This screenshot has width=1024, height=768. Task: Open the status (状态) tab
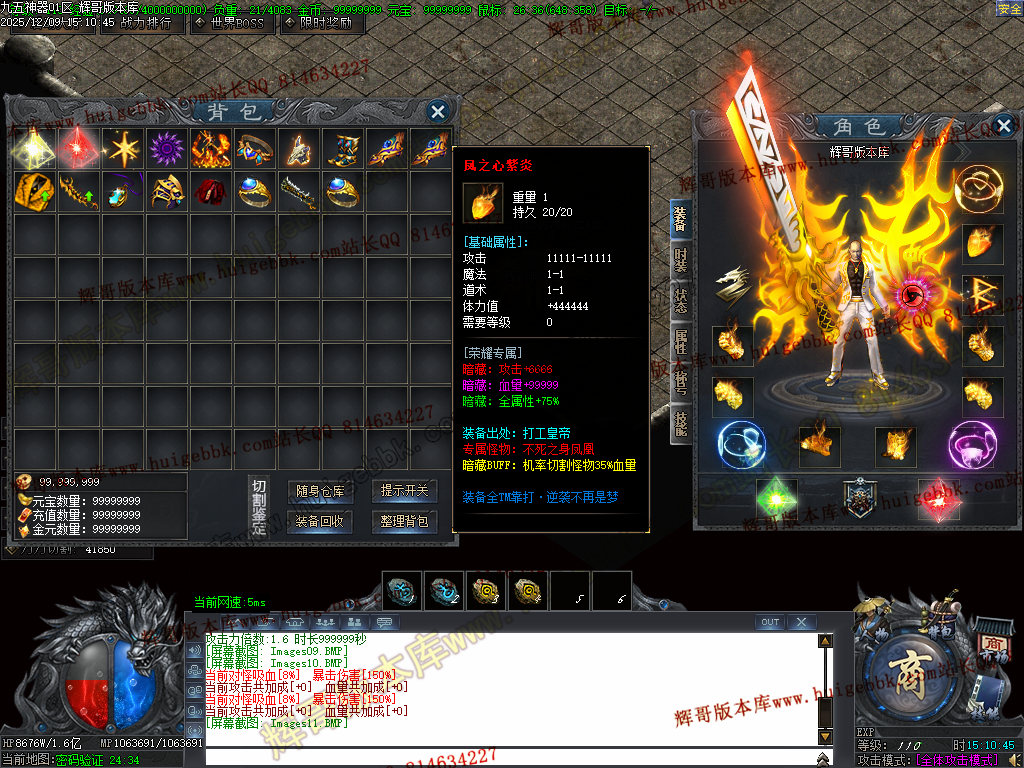click(x=680, y=301)
